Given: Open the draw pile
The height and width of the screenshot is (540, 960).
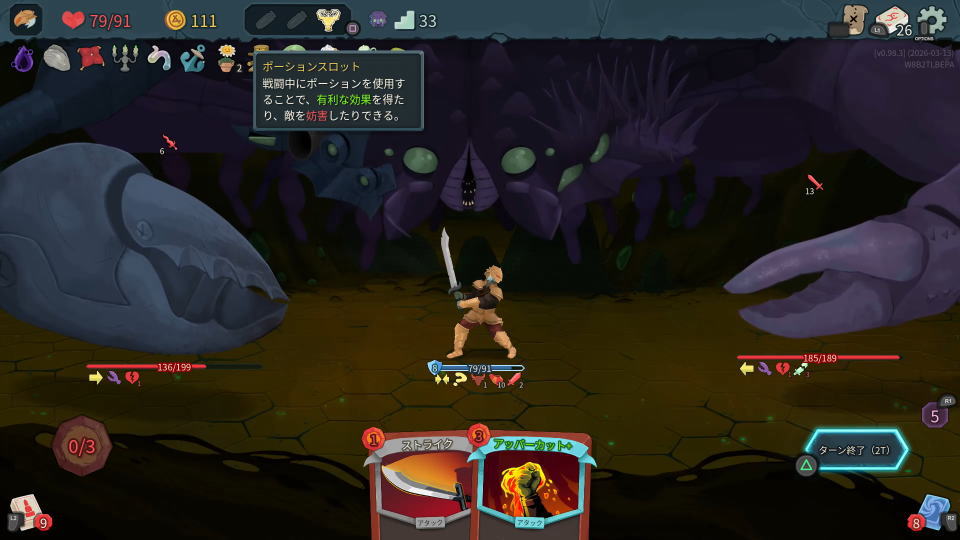Looking at the screenshot, I should point(26,510).
